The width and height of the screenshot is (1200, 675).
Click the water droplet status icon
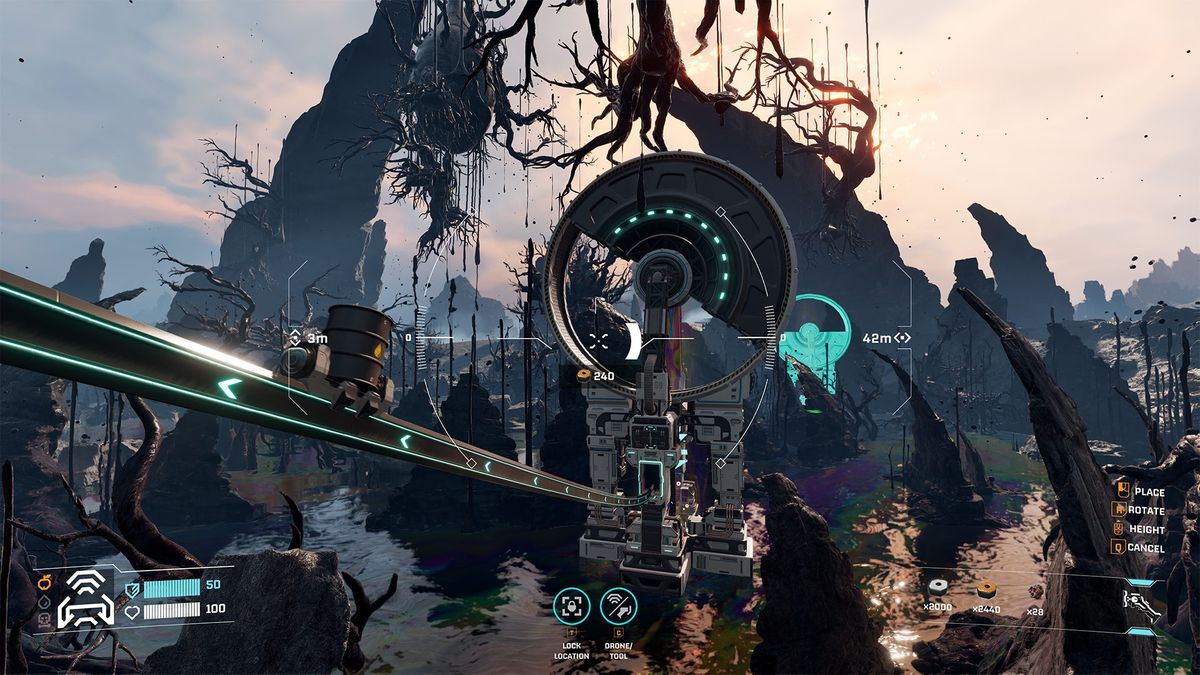pyautogui.click(x=45, y=602)
